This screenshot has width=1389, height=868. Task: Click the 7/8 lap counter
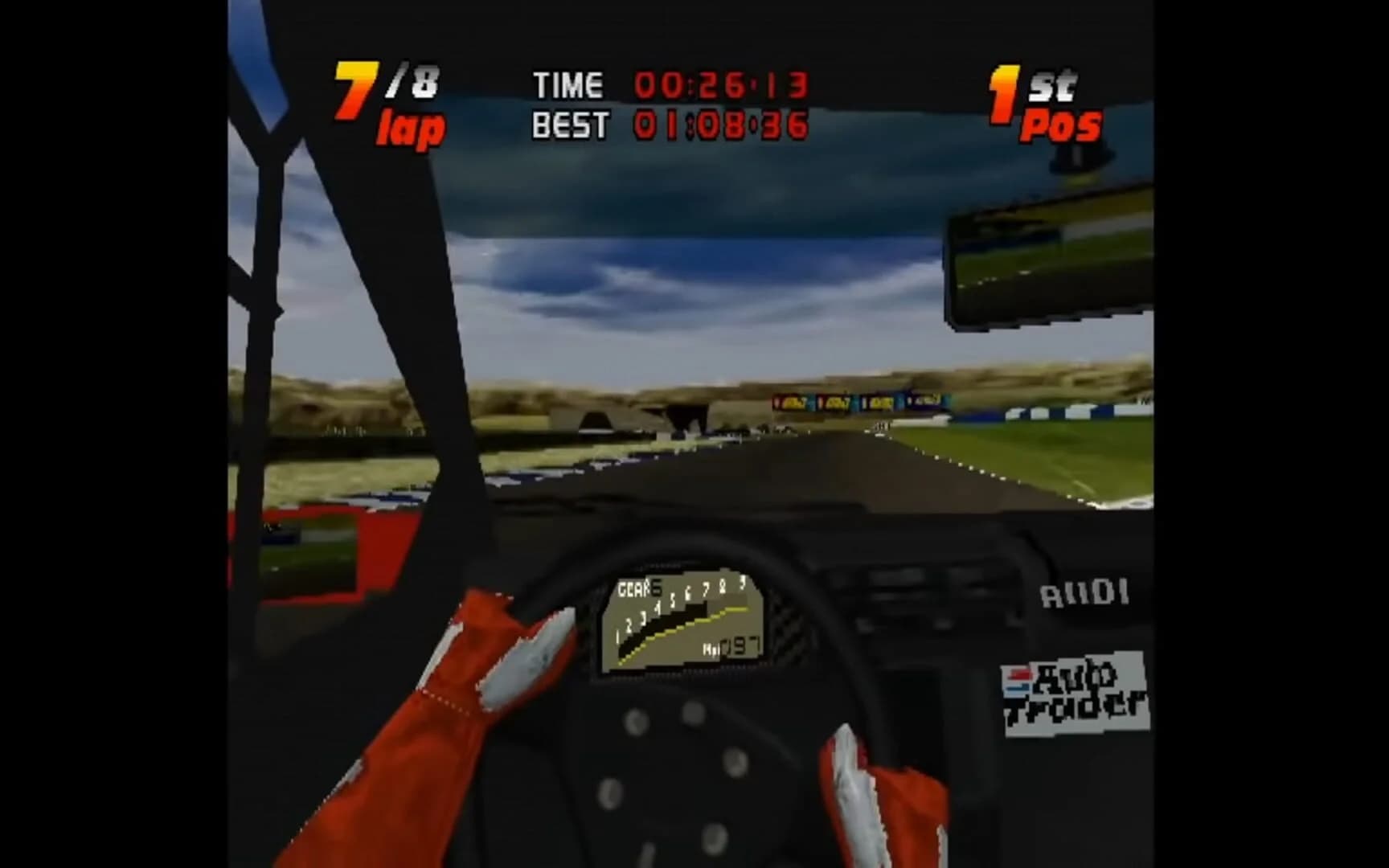(x=386, y=100)
